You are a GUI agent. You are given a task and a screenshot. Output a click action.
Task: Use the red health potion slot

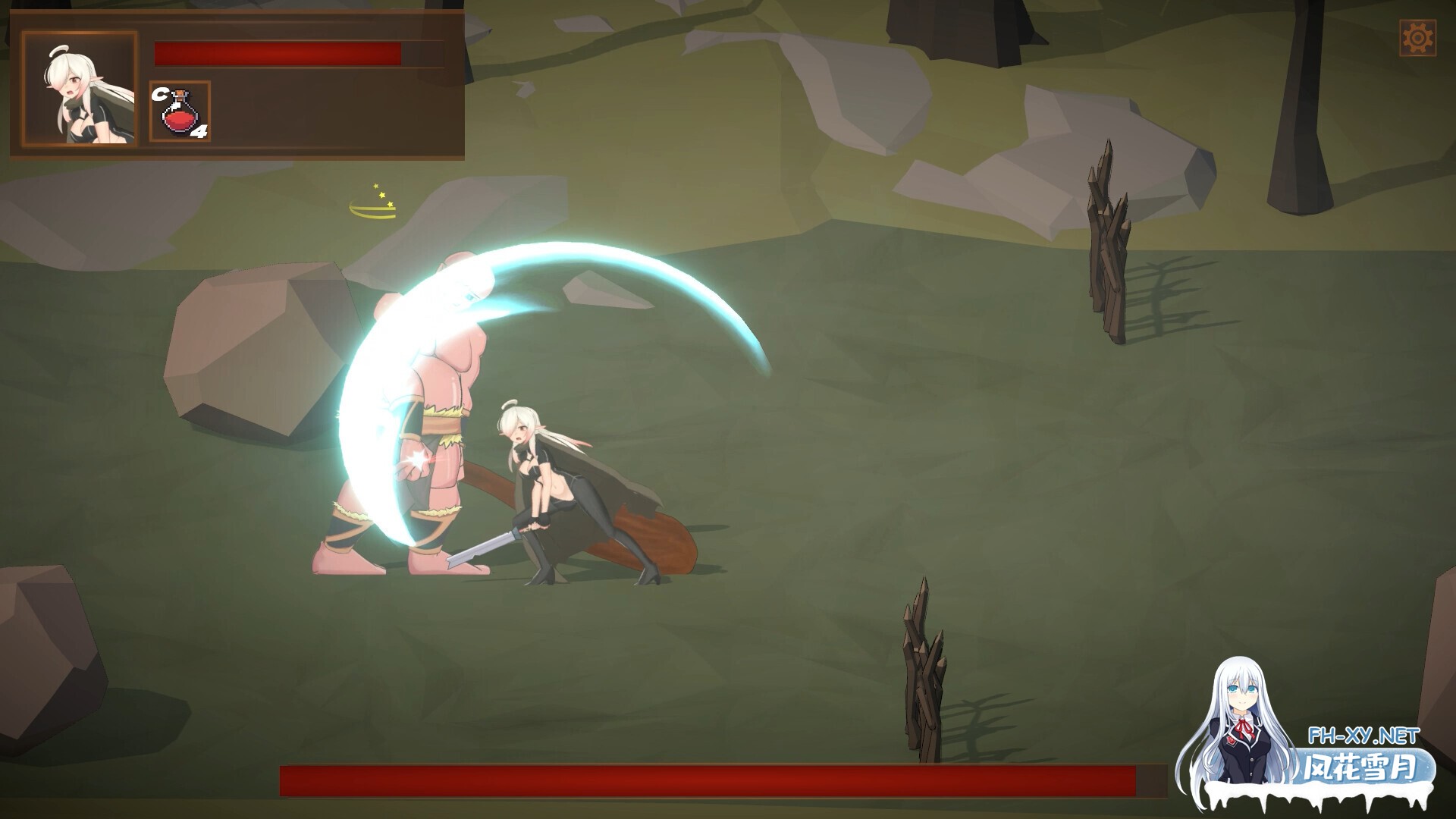[180, 112]
